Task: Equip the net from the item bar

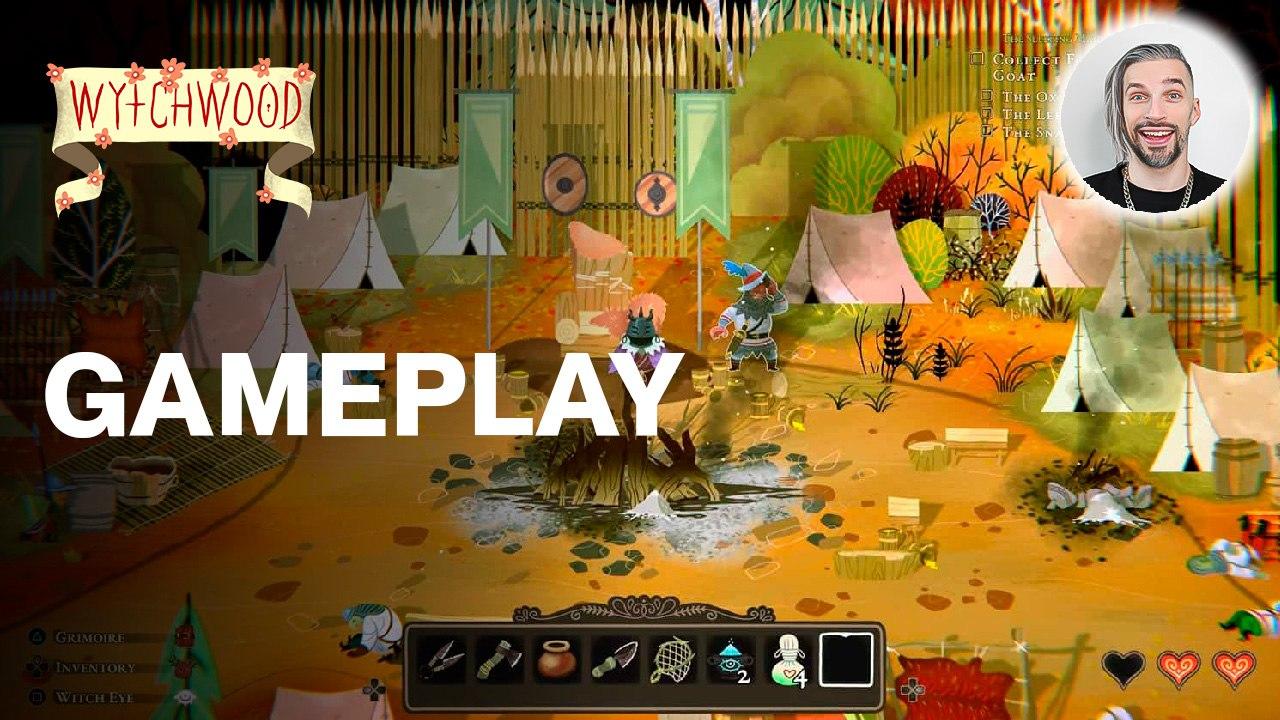Action: [x=671, y=660]
